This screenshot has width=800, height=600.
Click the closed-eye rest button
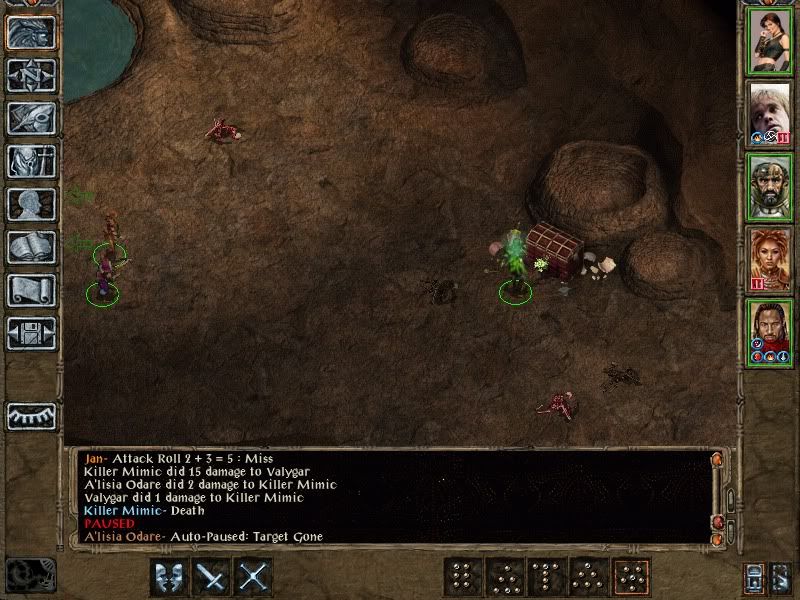click(31, 415)
